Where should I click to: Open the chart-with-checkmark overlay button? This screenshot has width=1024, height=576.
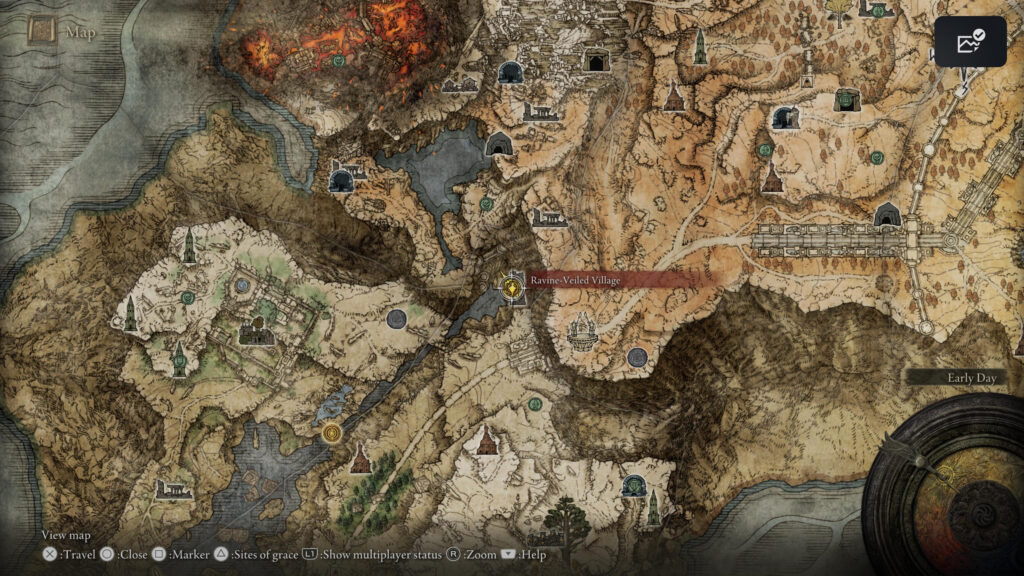point(970,42)
